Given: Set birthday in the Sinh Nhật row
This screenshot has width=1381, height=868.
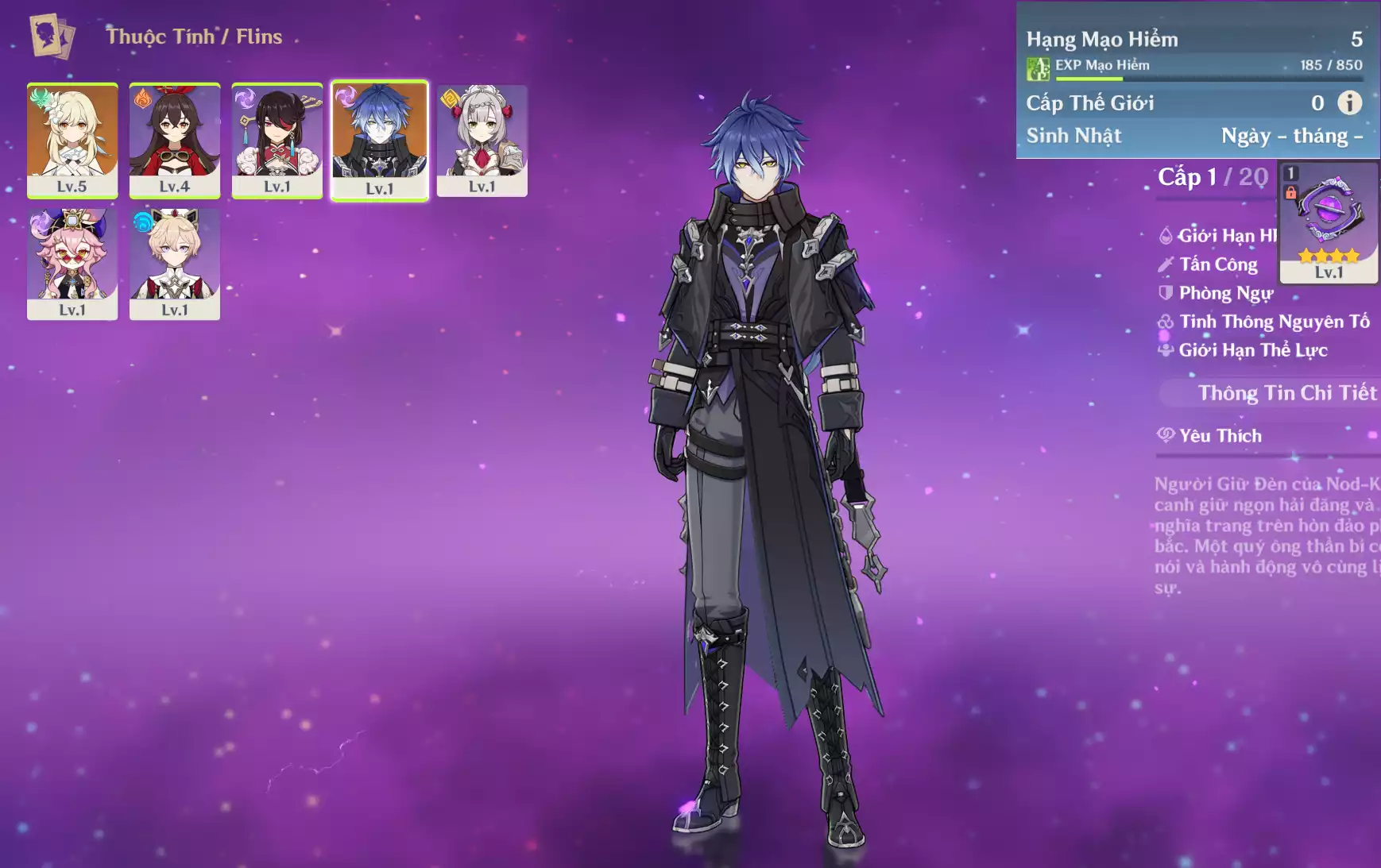Looking at the screenshot, I should click(1291, 136).
